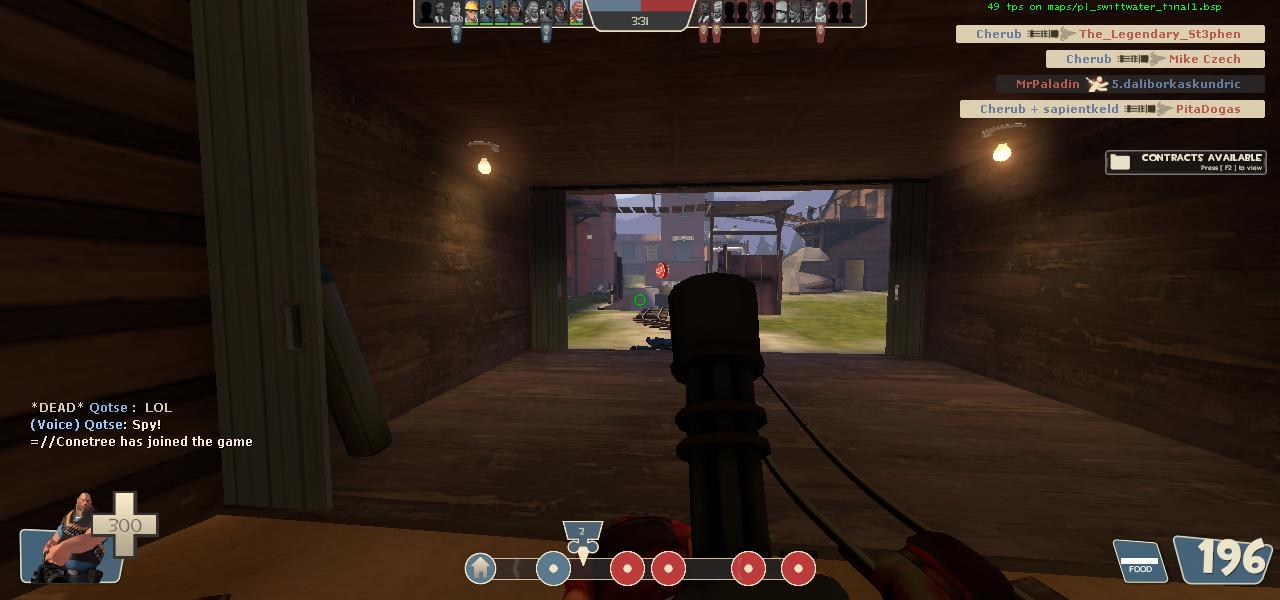Select the yellow-hardhat Engineer portrait in top scoreboard

click(472, 12)
